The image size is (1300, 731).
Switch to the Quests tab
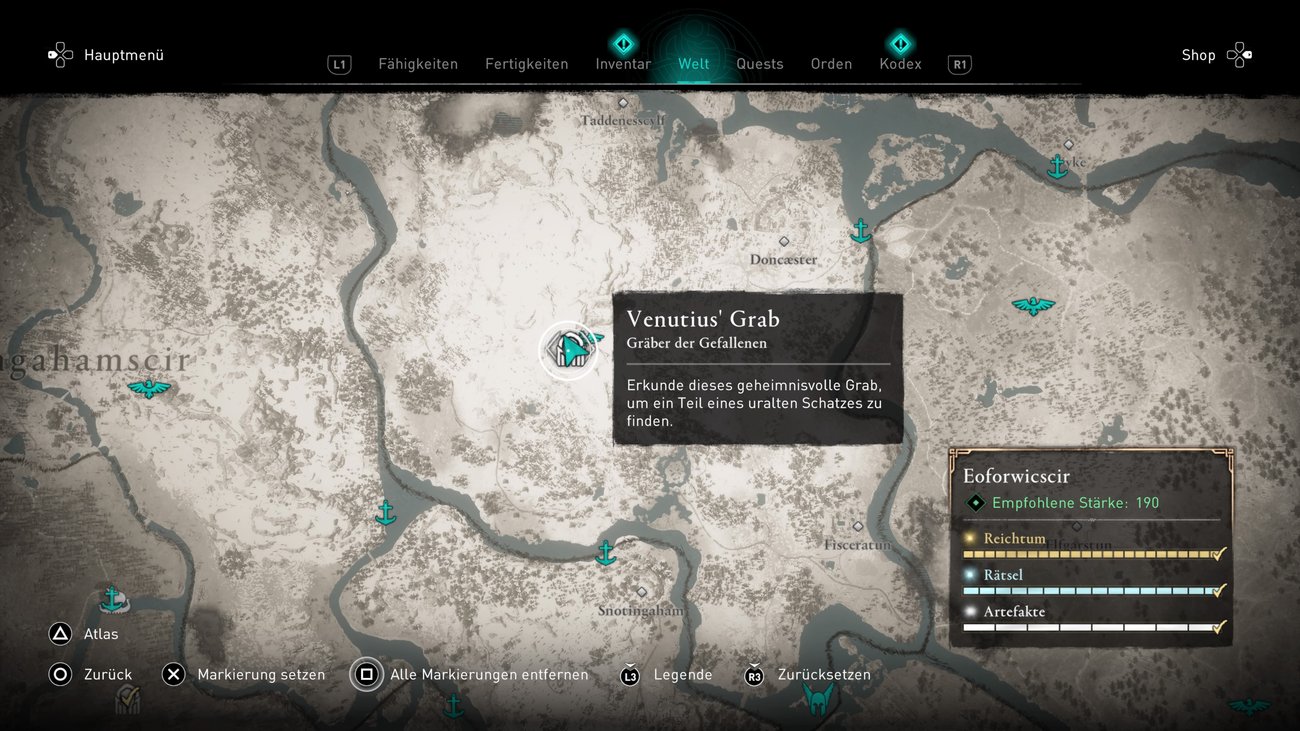(x=760, y=63)
